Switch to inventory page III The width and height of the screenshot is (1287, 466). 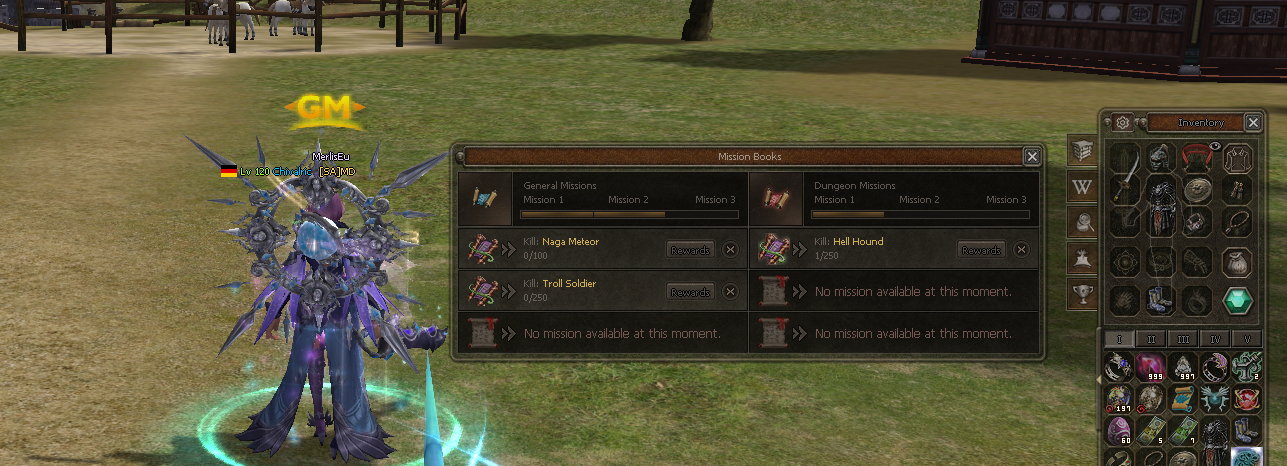pos(1184,339)
